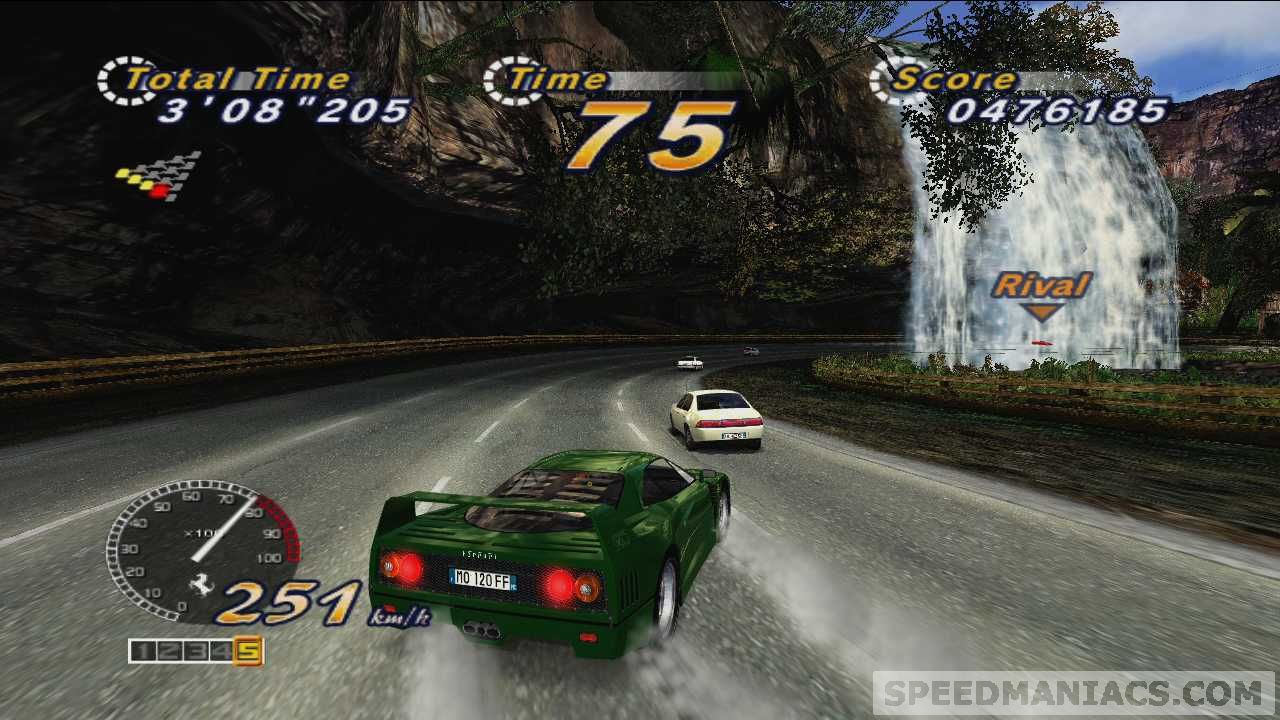Open the SPEEDMANIACS.COM watermark link

[x=1073, y=693]
